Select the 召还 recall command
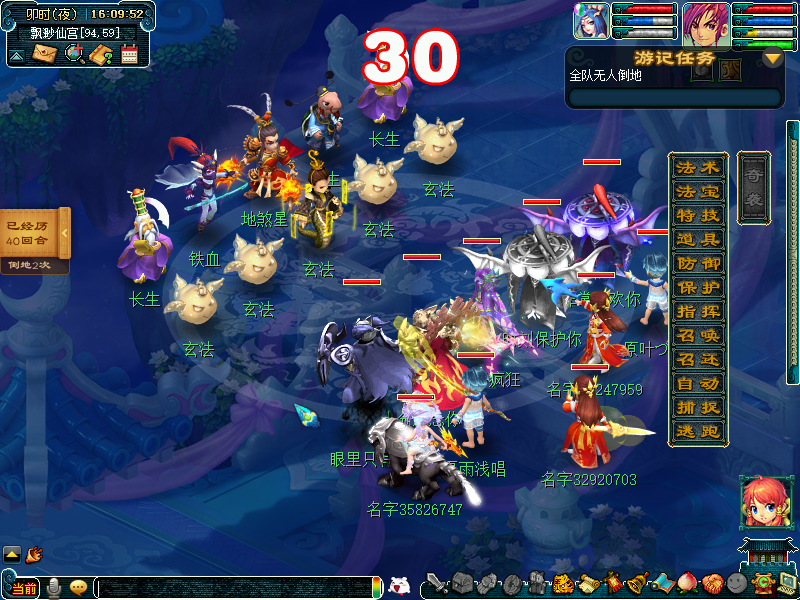The width and height of the screenshot is (800, 600). (697, 359)
